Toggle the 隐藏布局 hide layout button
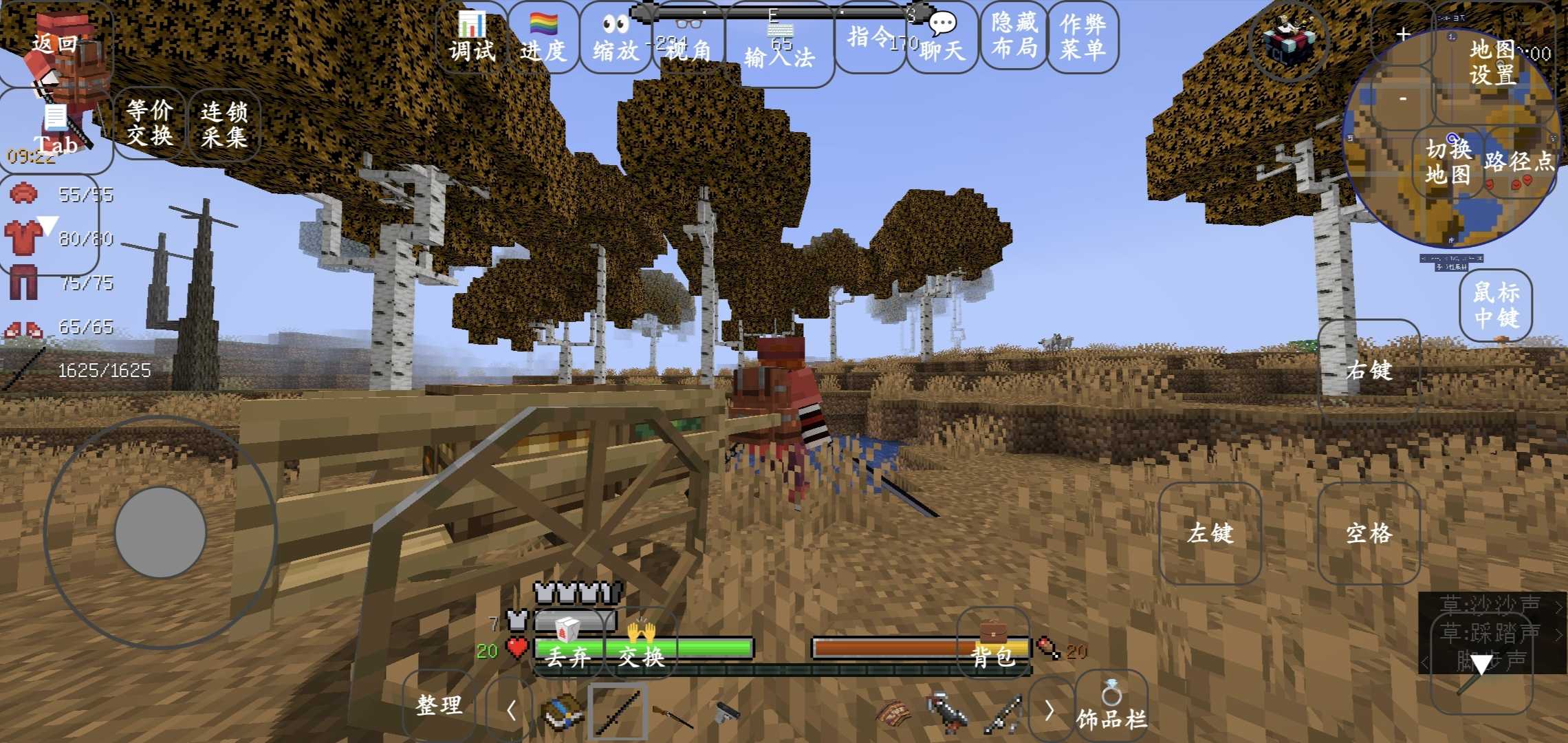1568x743 pixels. (1014, 36)
